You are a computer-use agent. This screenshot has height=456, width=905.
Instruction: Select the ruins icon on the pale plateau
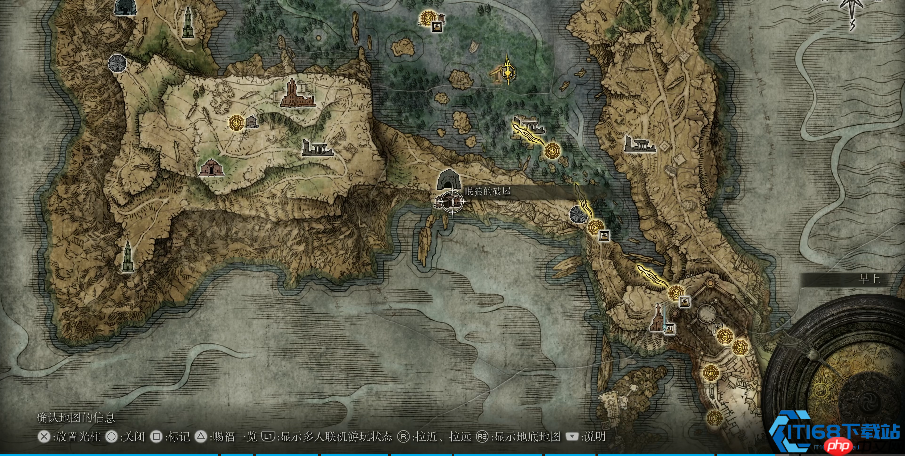317,149
